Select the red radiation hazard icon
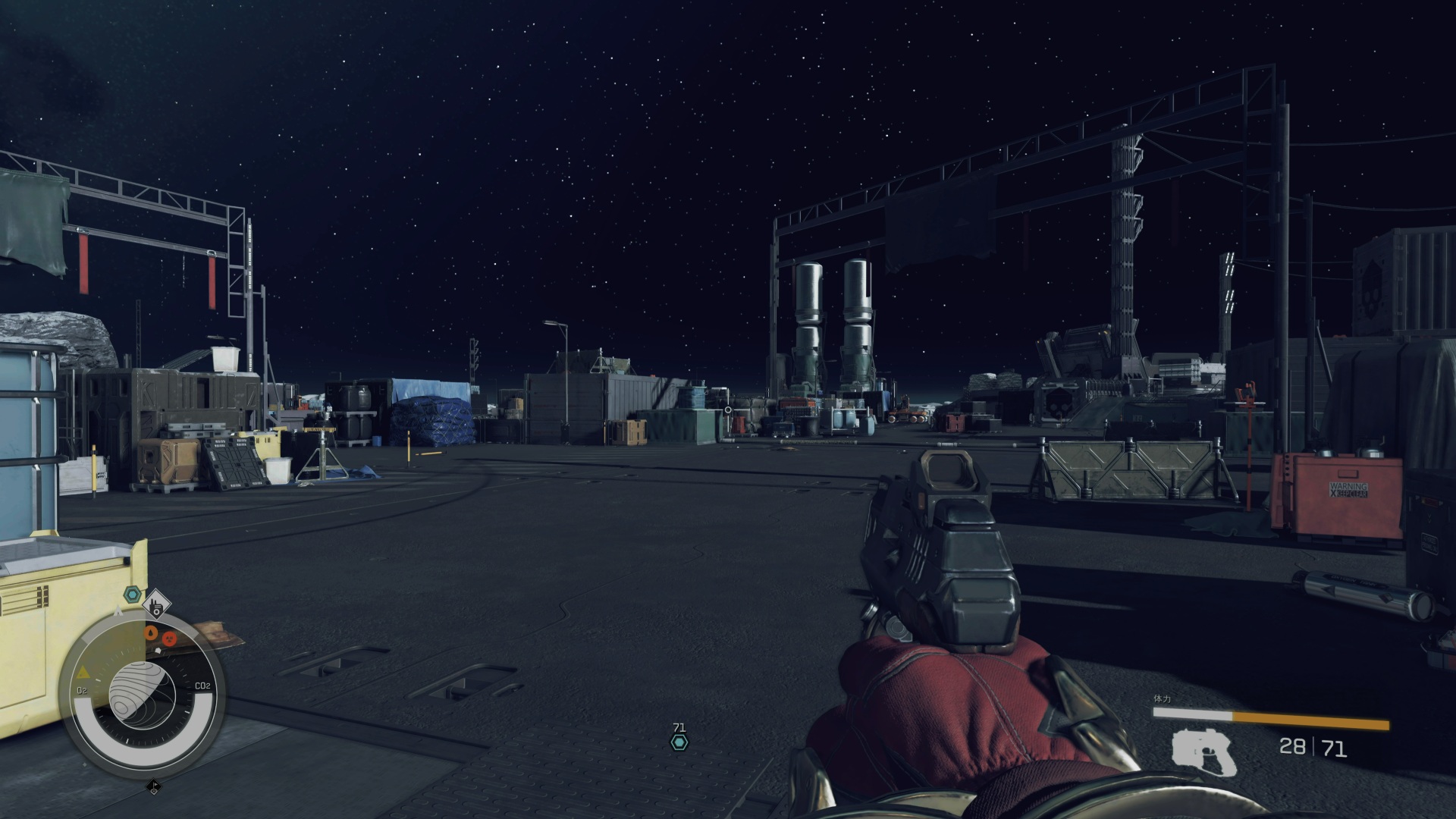Image resolution: width=1456 pixels, height=819 pixels. 169,639
